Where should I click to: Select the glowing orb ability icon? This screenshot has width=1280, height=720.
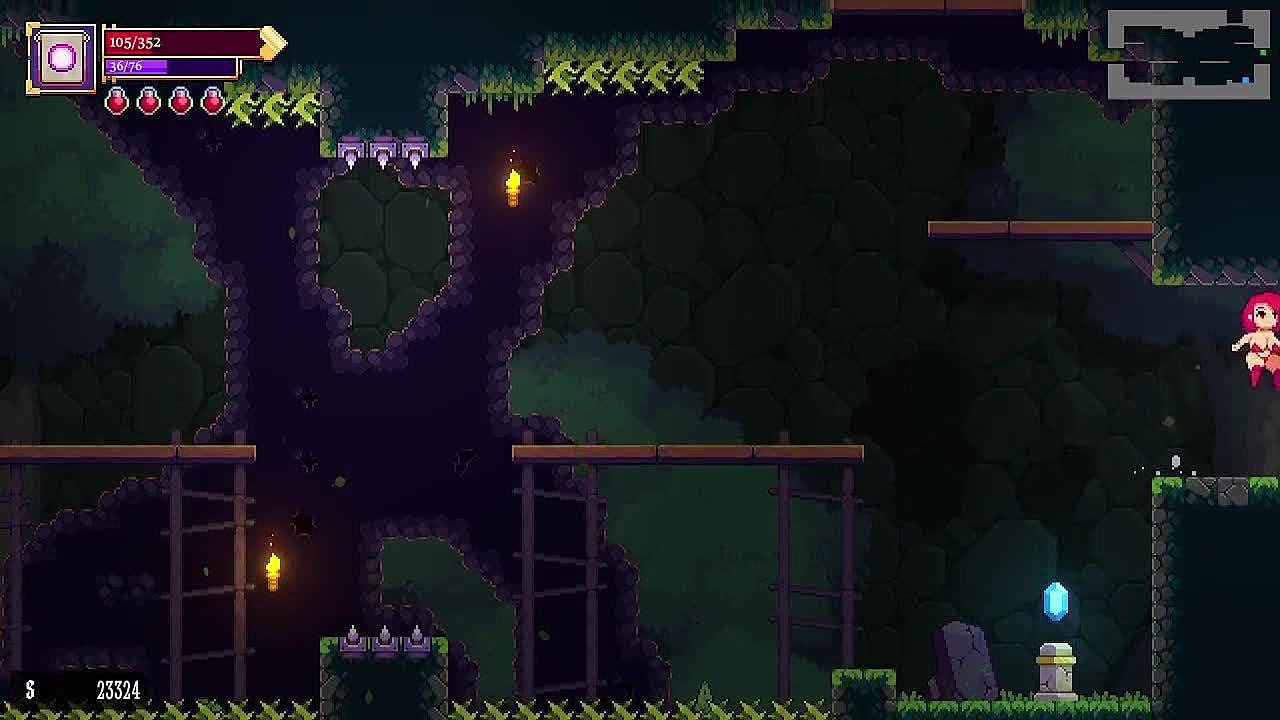62,59
